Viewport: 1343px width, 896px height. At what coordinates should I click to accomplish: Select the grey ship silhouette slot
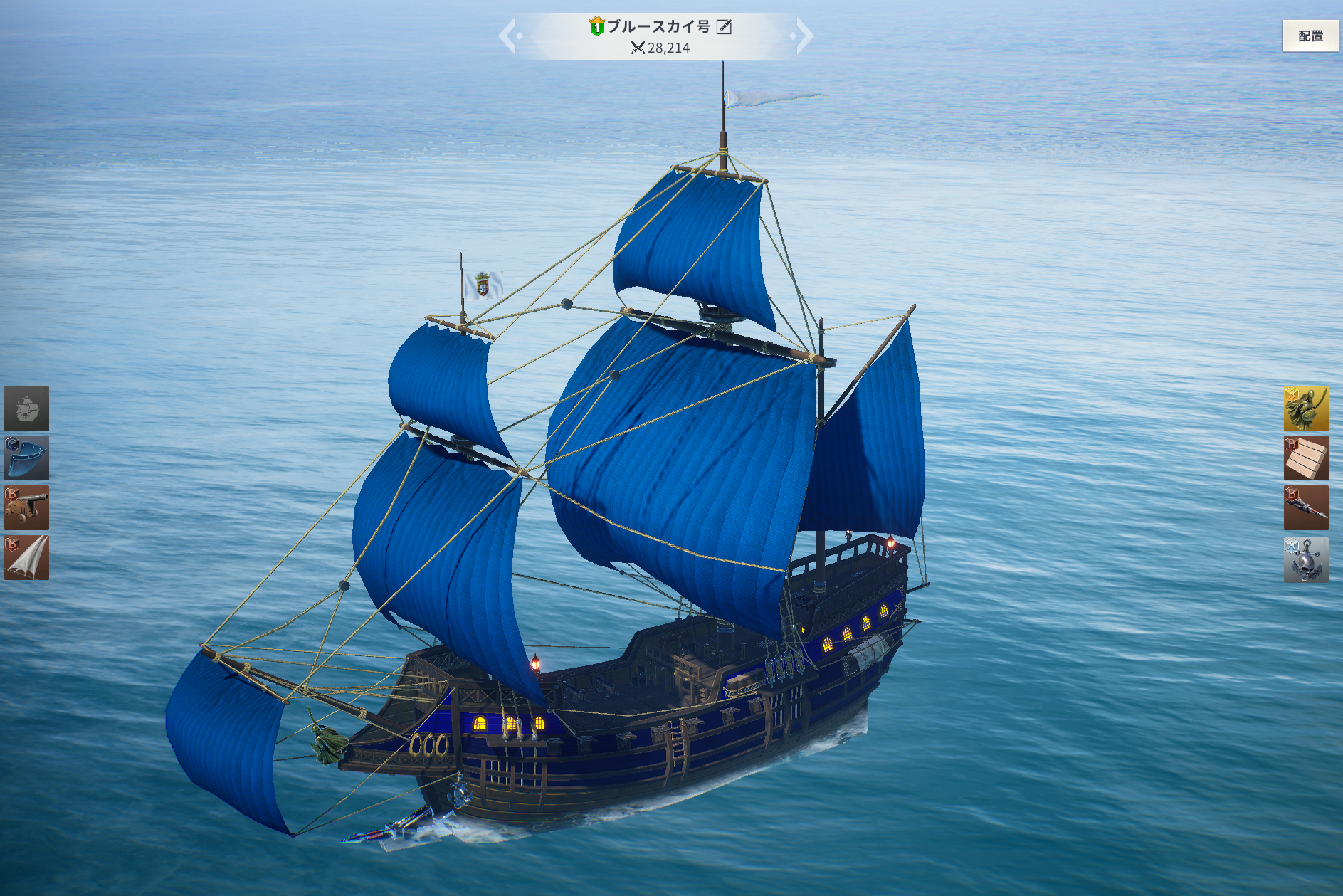click(x=27, y=409)
